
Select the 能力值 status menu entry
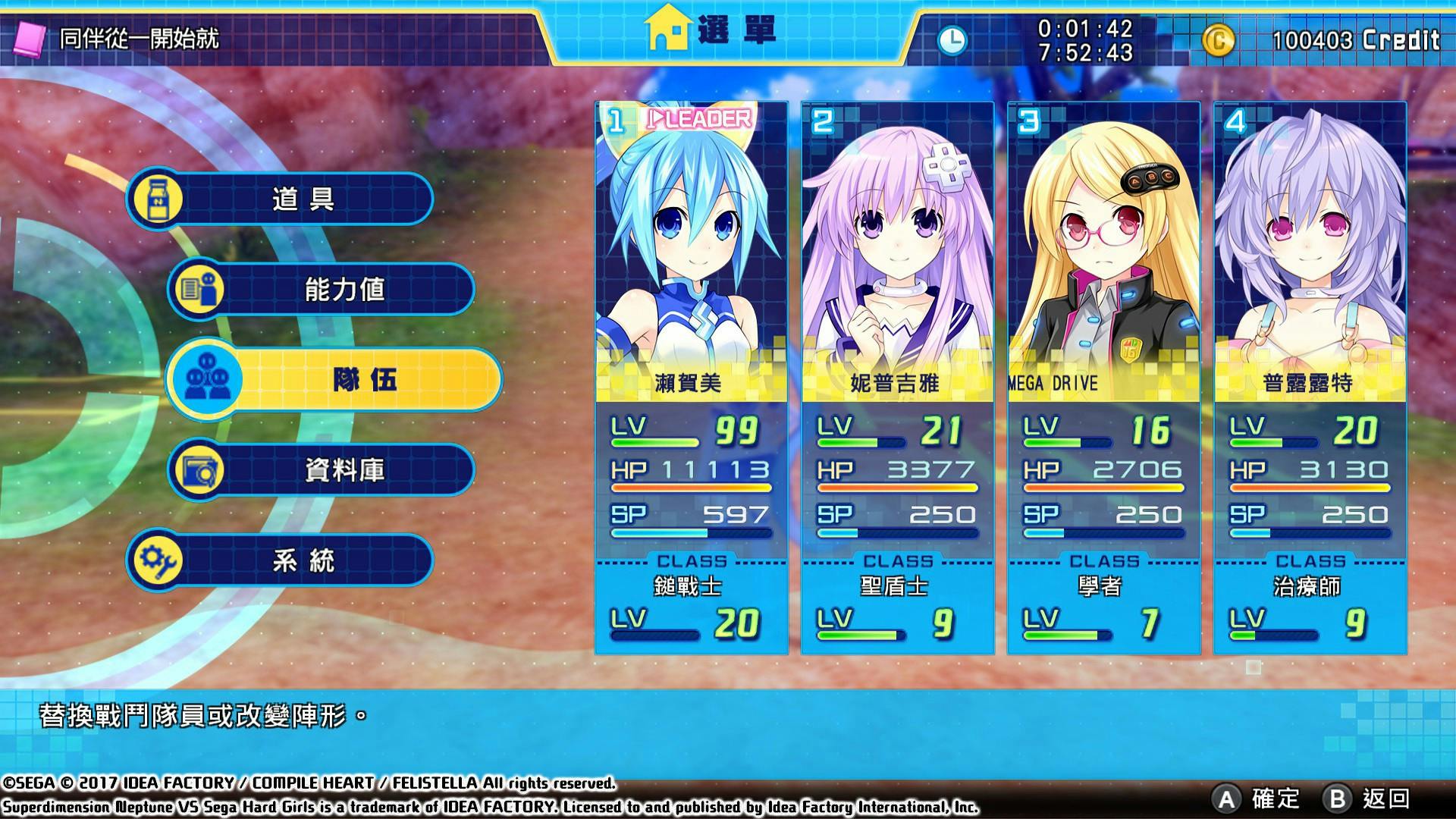[322, 289]
